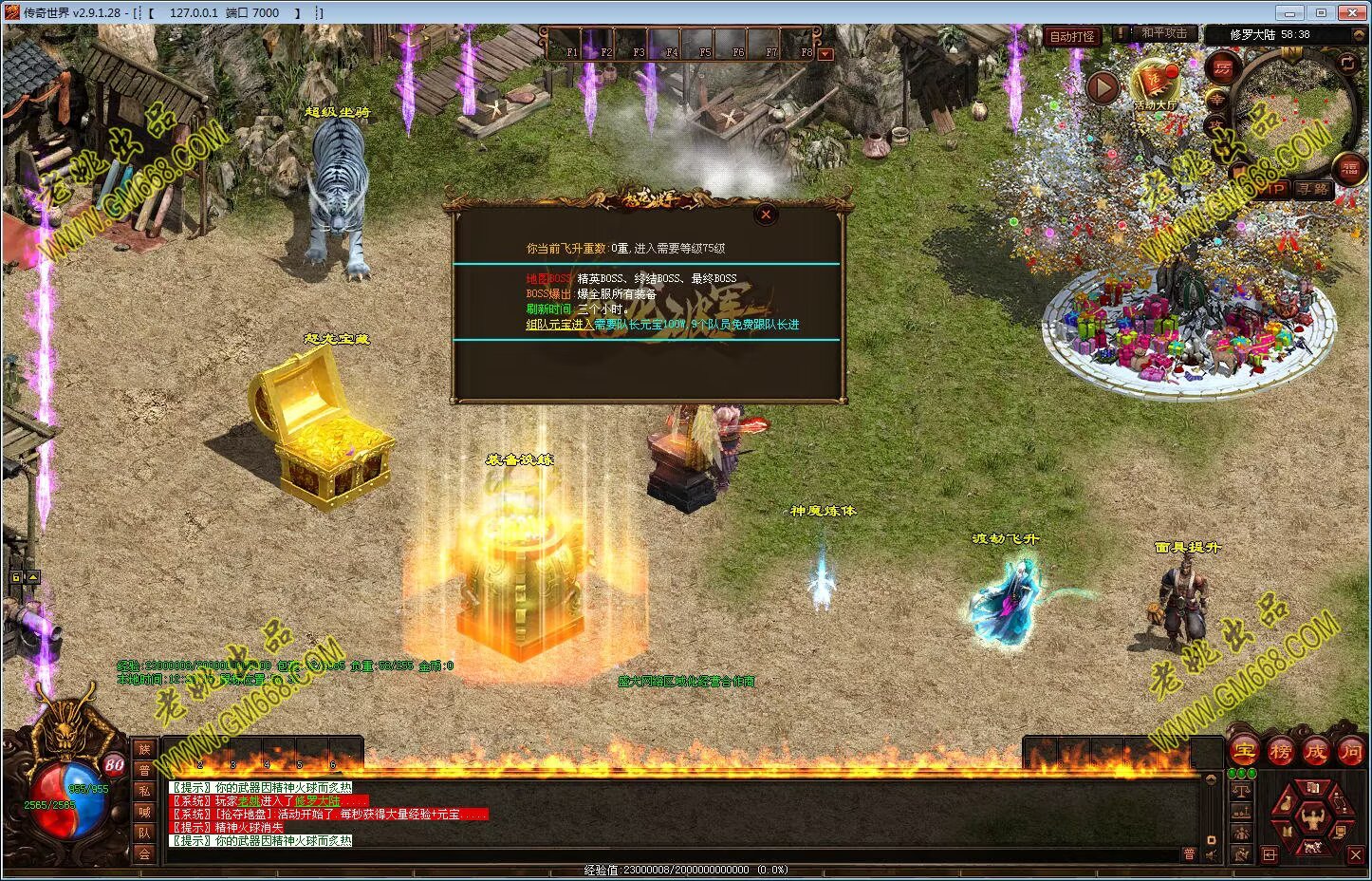Select the 私 private chat channel
1372x881 pixels.
(x=144, y=792)
